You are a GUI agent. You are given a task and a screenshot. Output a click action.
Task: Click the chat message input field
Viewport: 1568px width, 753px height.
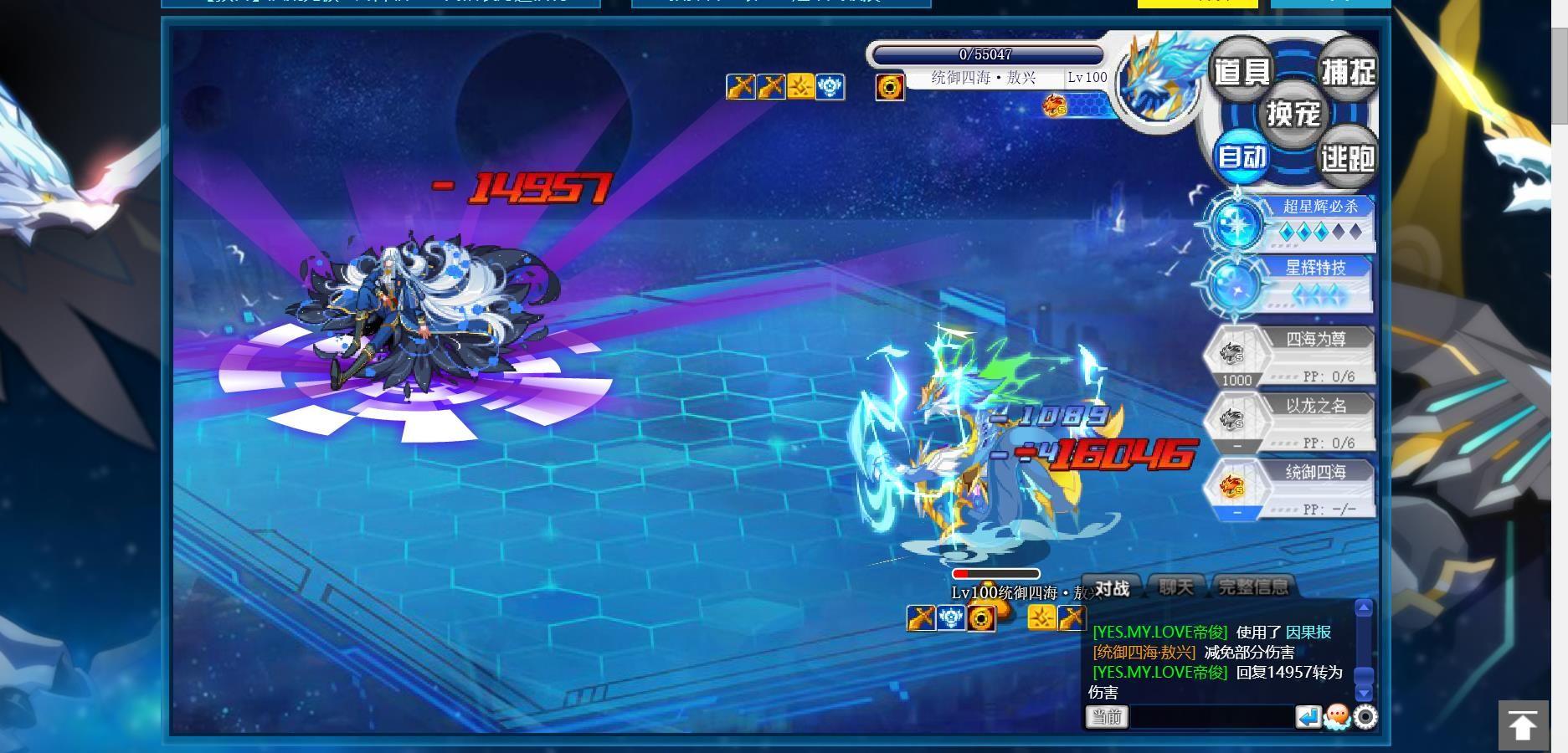point(1211,717)
